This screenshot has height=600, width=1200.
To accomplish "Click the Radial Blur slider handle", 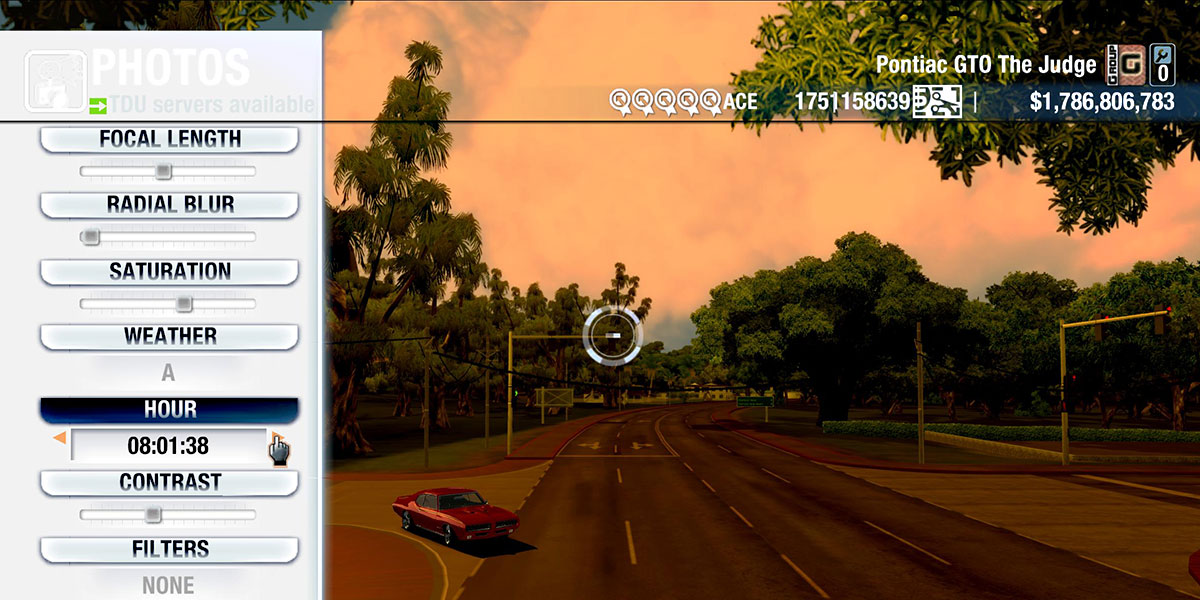I will 91,237.
